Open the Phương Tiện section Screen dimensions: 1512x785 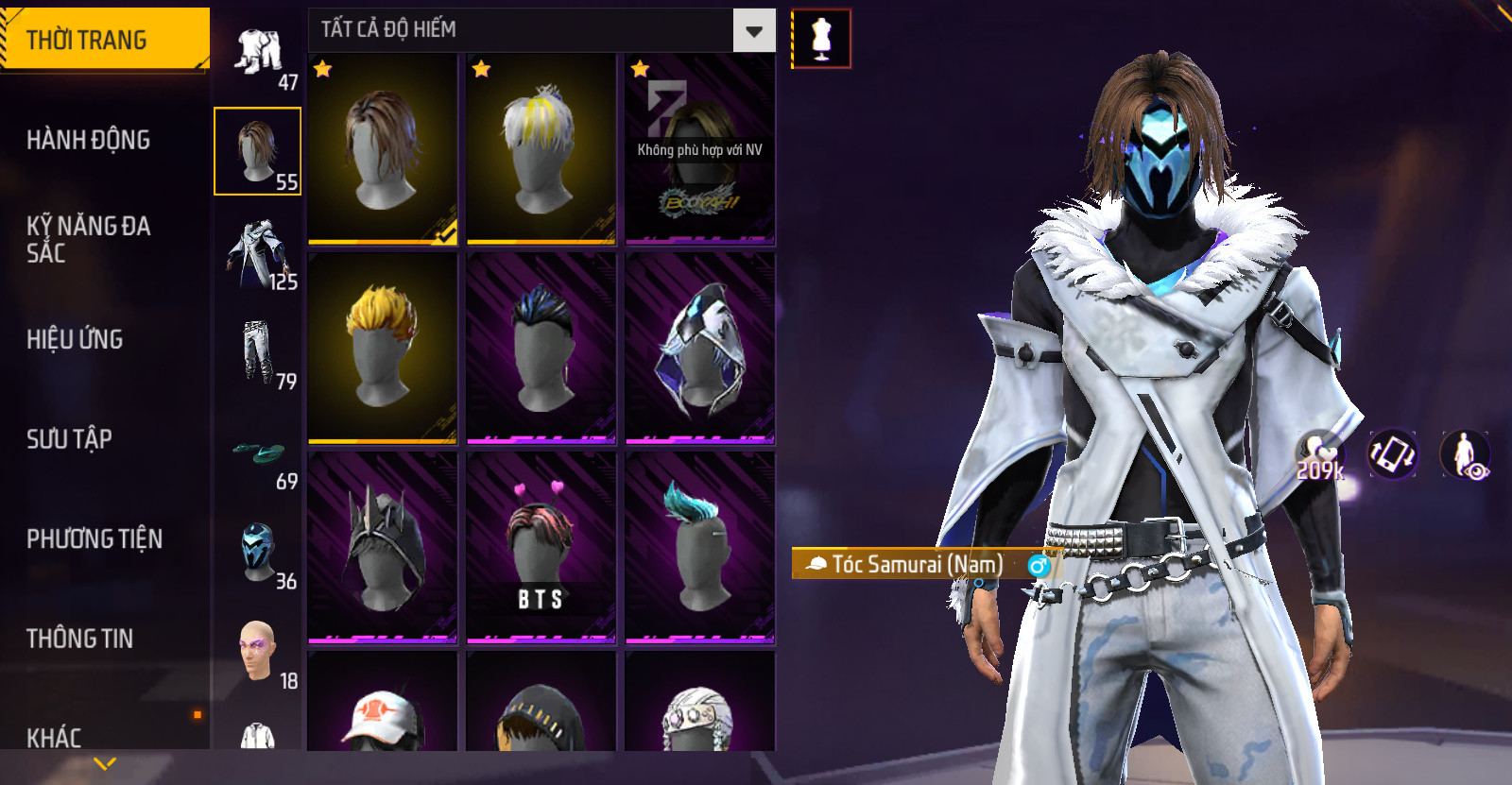pyautogui.click(x=94, y=538)
